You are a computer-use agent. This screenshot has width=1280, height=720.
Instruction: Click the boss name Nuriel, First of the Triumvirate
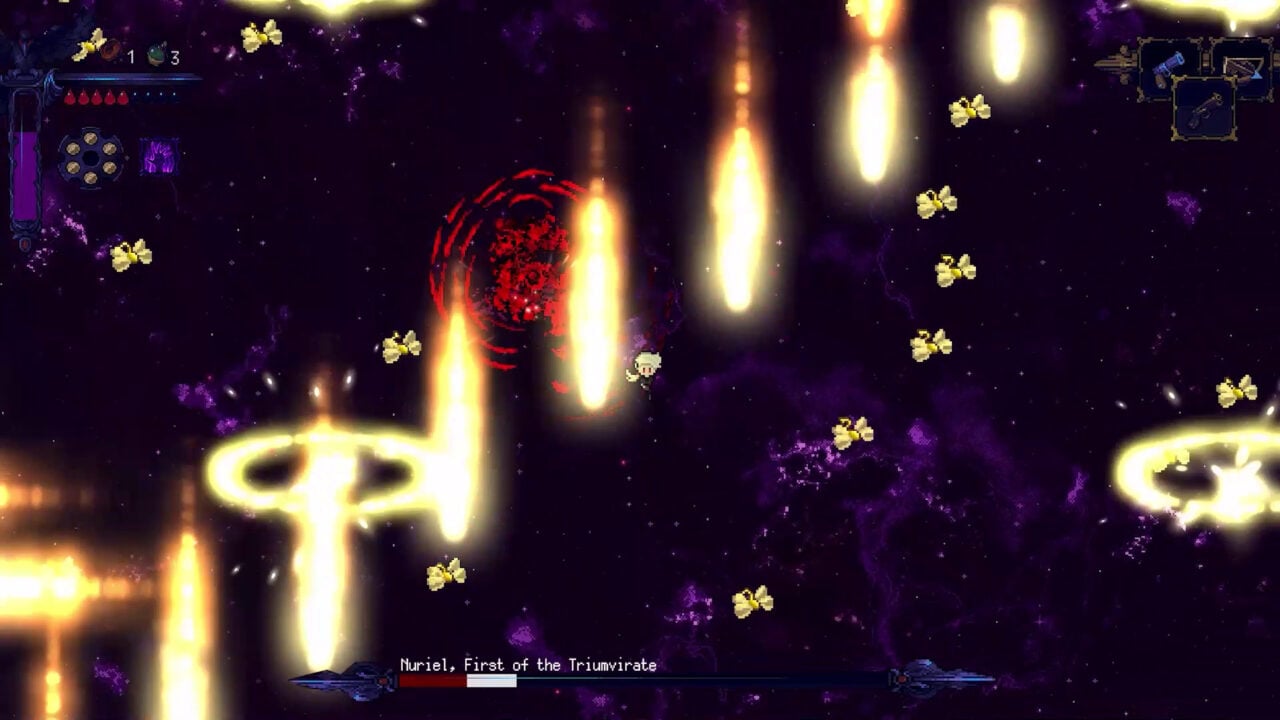click(530, 664)
